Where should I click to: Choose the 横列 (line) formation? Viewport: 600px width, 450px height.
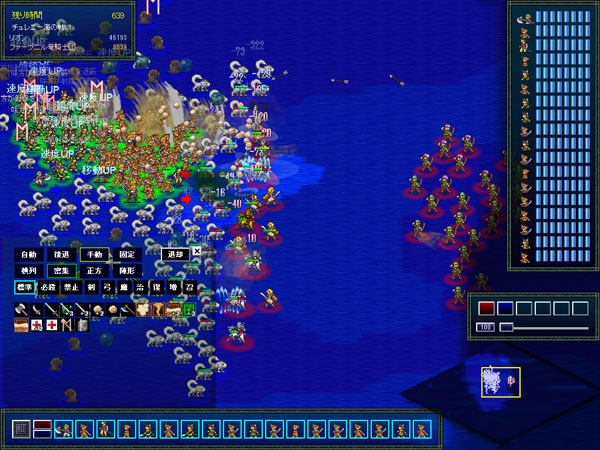30,270
